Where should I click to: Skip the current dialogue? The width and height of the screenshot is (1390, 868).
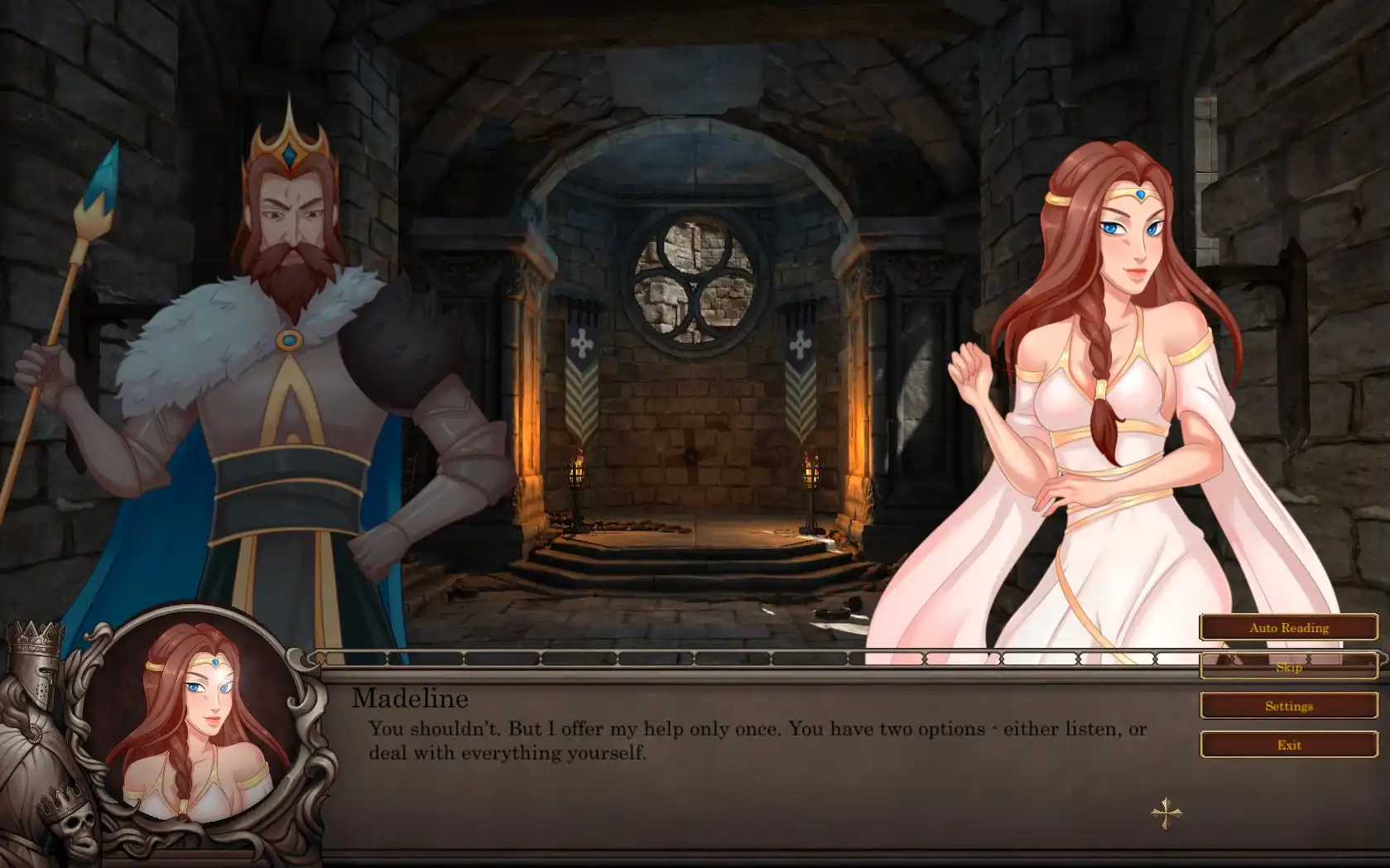(1288, 666)
